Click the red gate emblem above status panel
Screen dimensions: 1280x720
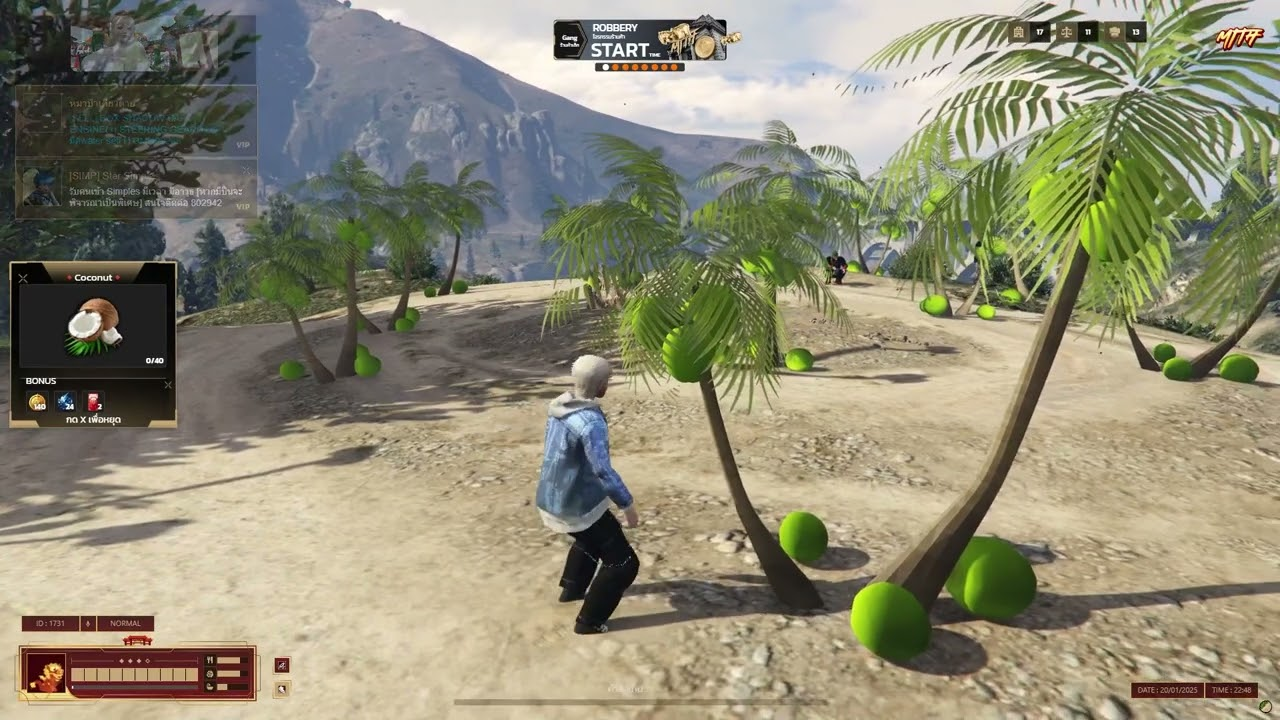(136, 640)
